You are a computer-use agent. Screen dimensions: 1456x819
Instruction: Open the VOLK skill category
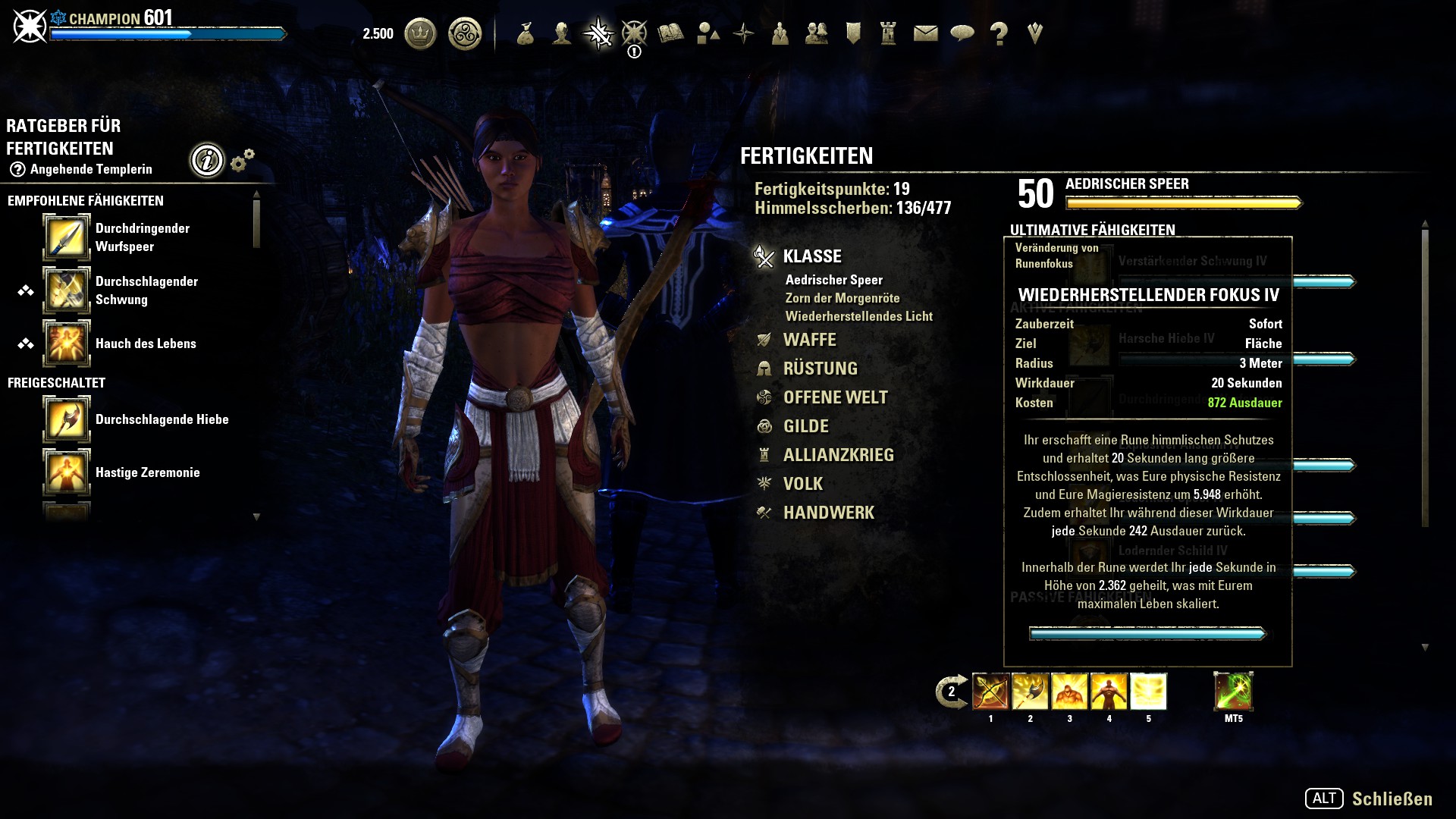click(x=802, y=484)
